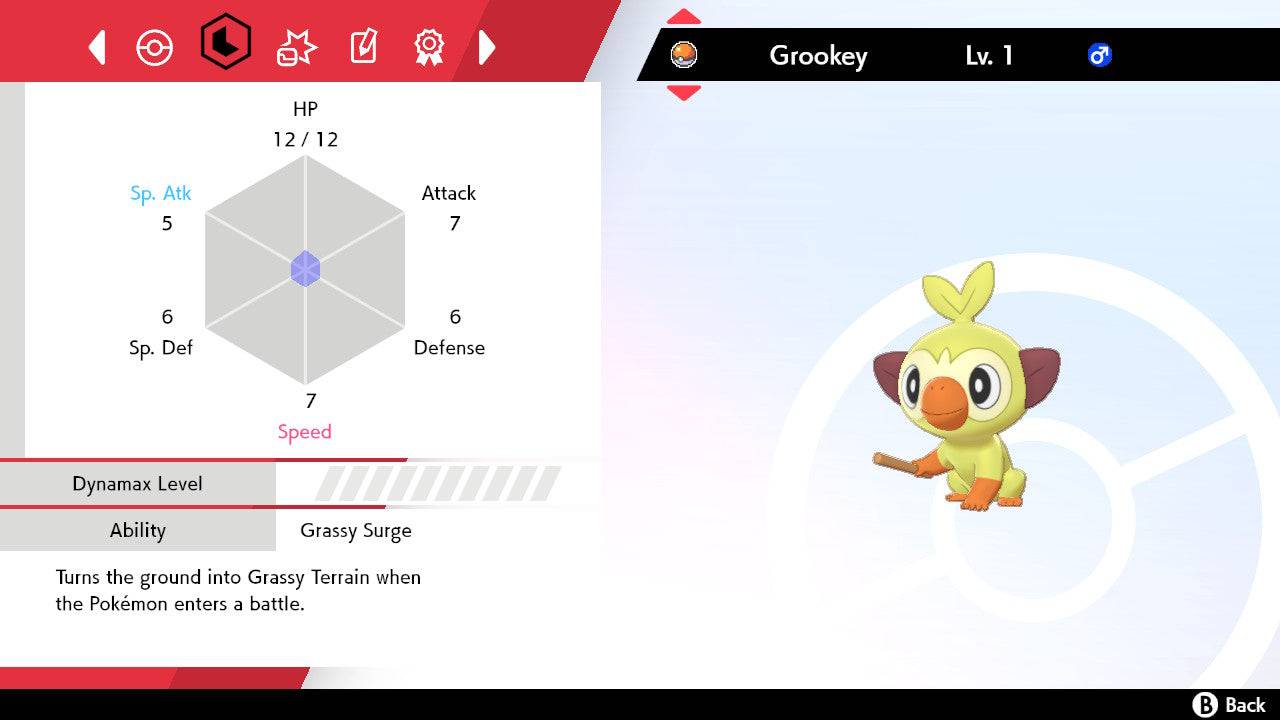
Task: Select the Grookey name label
Action: pyautogui.click(x=818, y=56)
